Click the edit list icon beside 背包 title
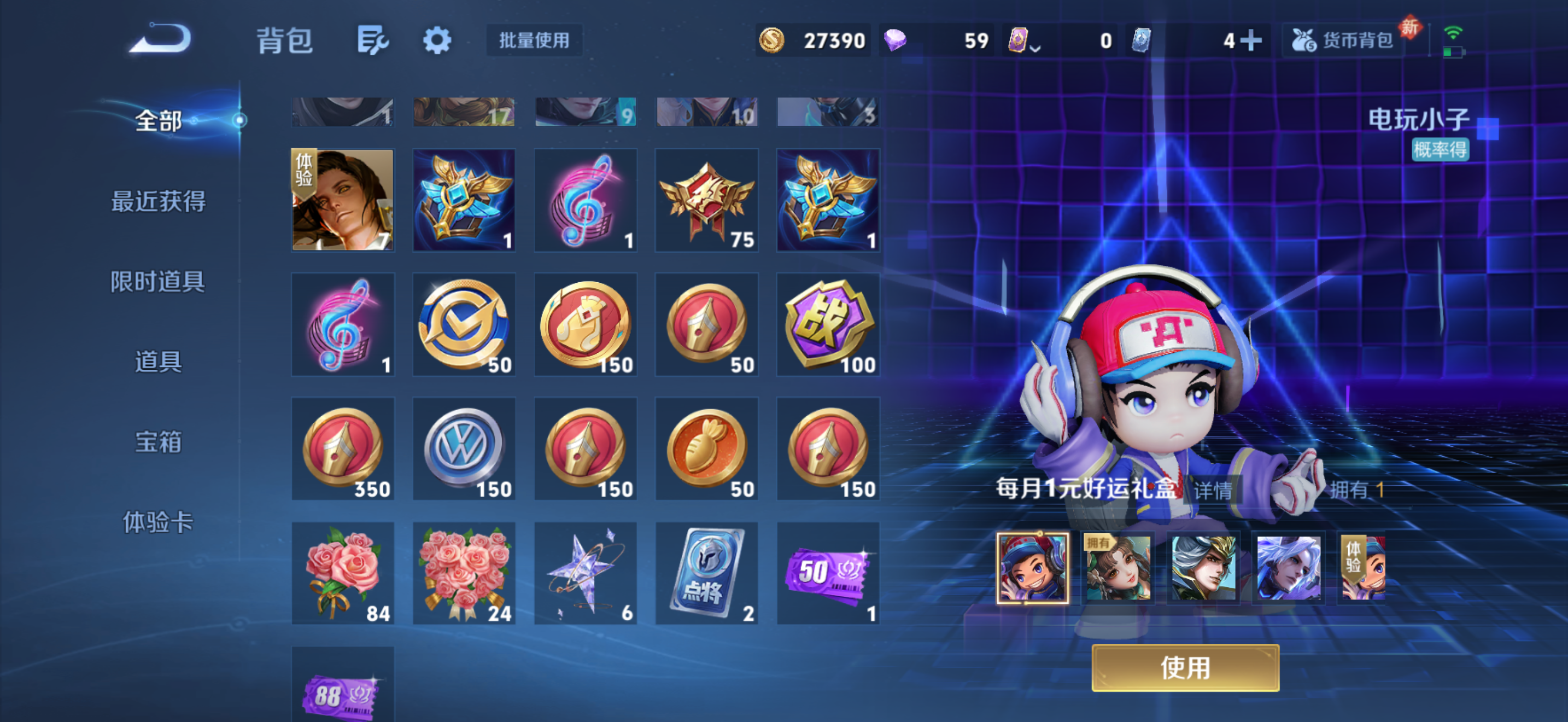The width and height of the screenshot is (1568, 722). [x=372, y=39]
